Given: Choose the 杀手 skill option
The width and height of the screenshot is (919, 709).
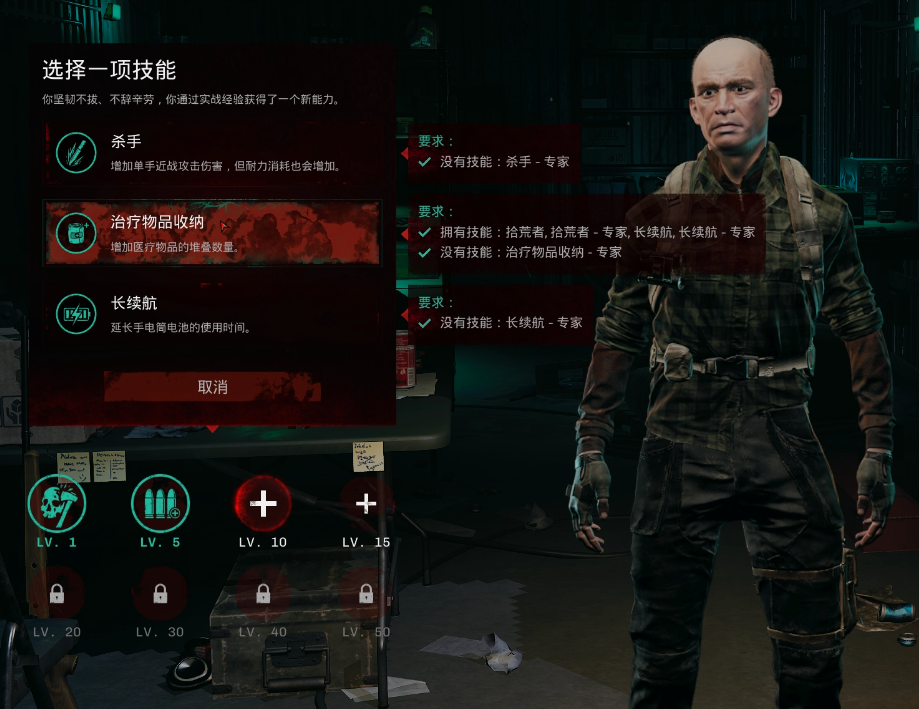Looking at the screenshot, I should point(212,152).
